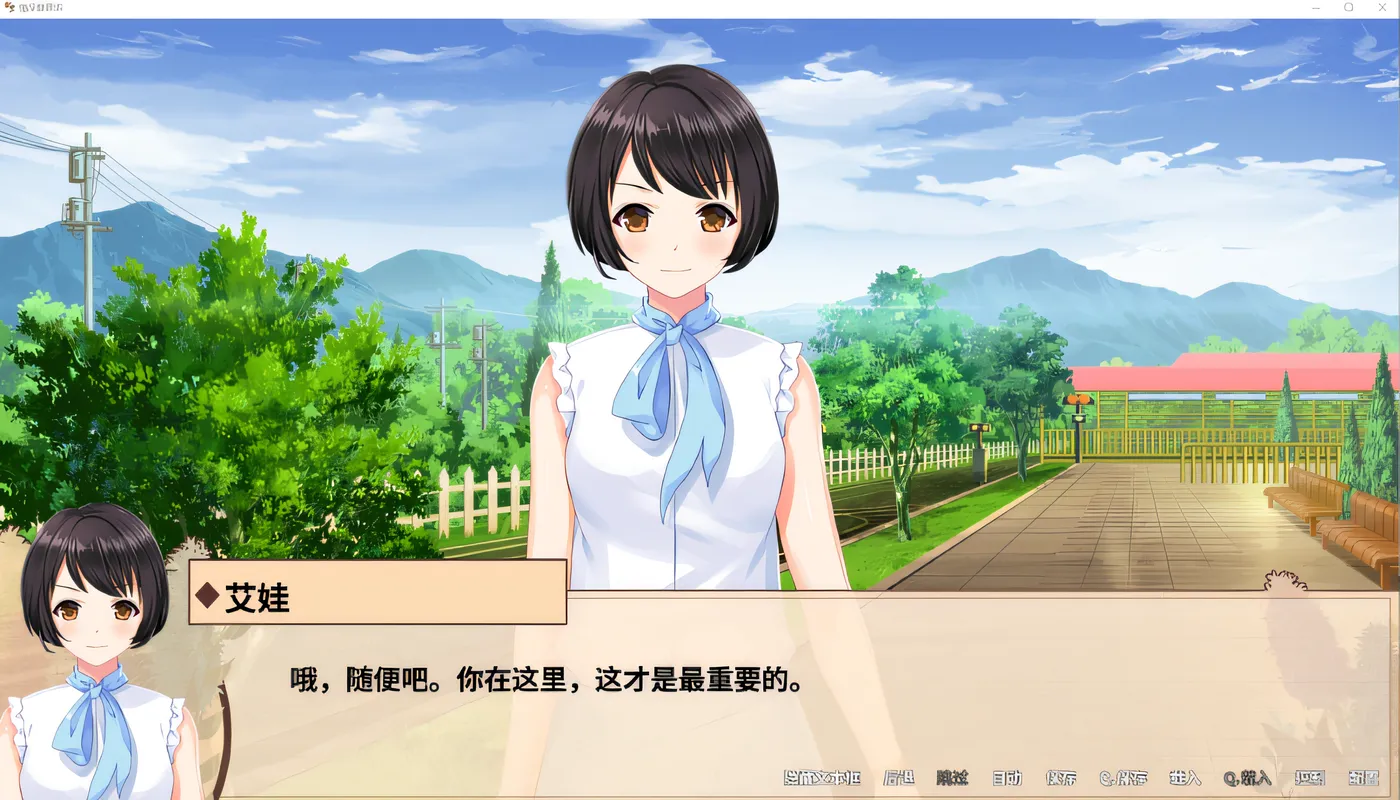Screen dimensions: 1400x800
Task: Click the game icon in the title bar
Action: [10, 8]
